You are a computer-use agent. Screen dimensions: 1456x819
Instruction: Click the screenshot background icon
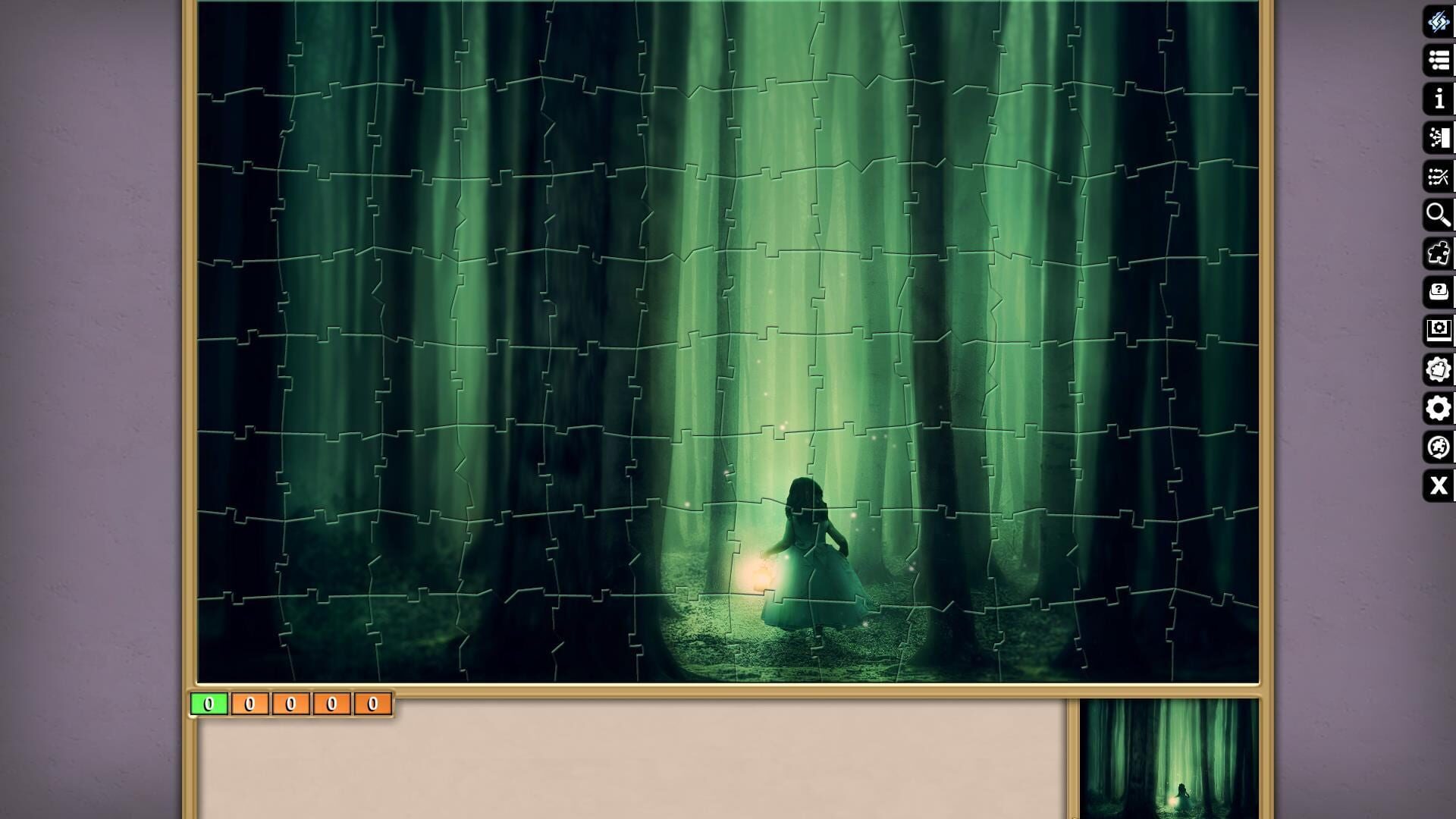pyautogui.click(x=1439, y=329)
